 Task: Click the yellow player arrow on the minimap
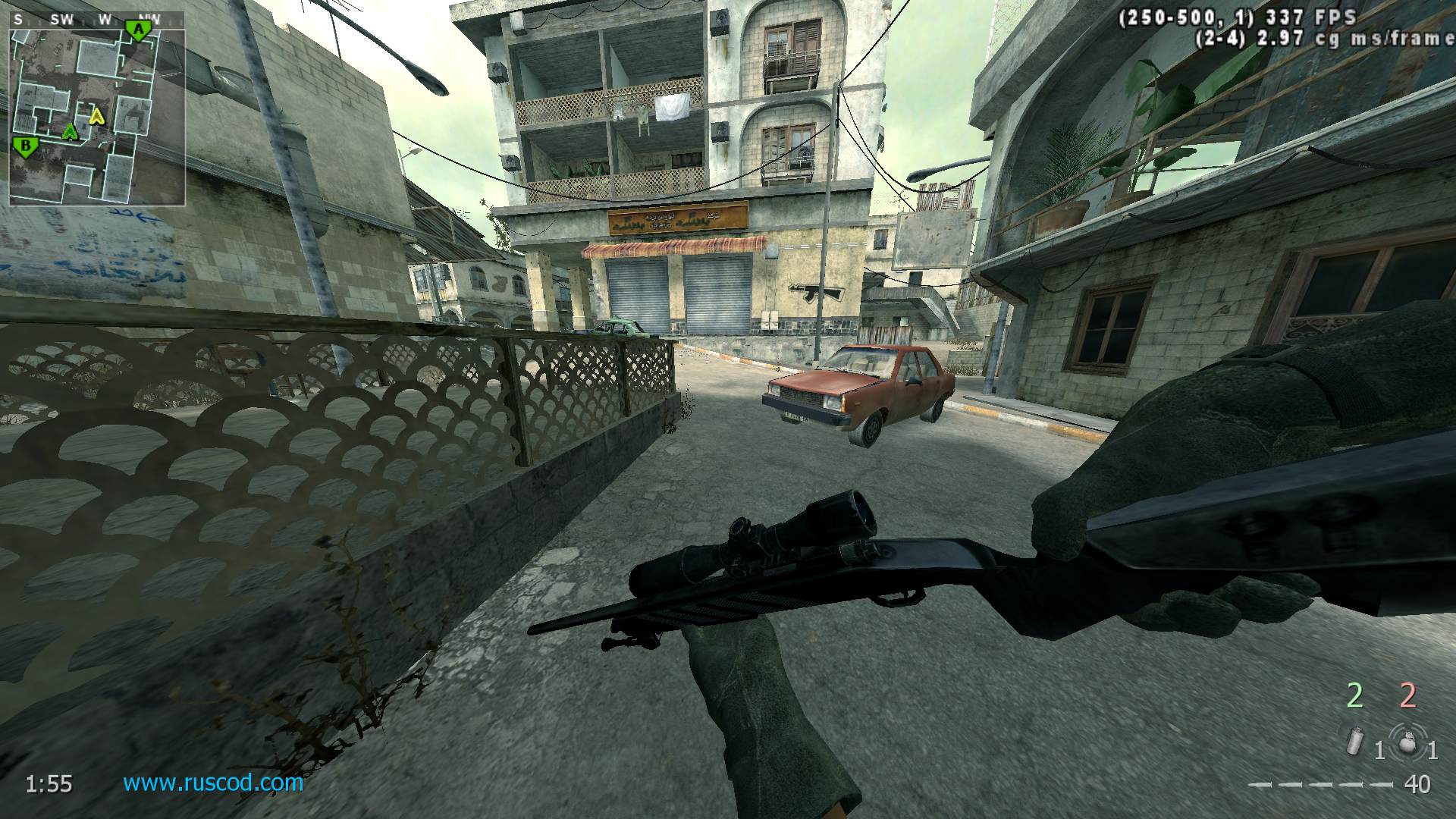point(96,116)
